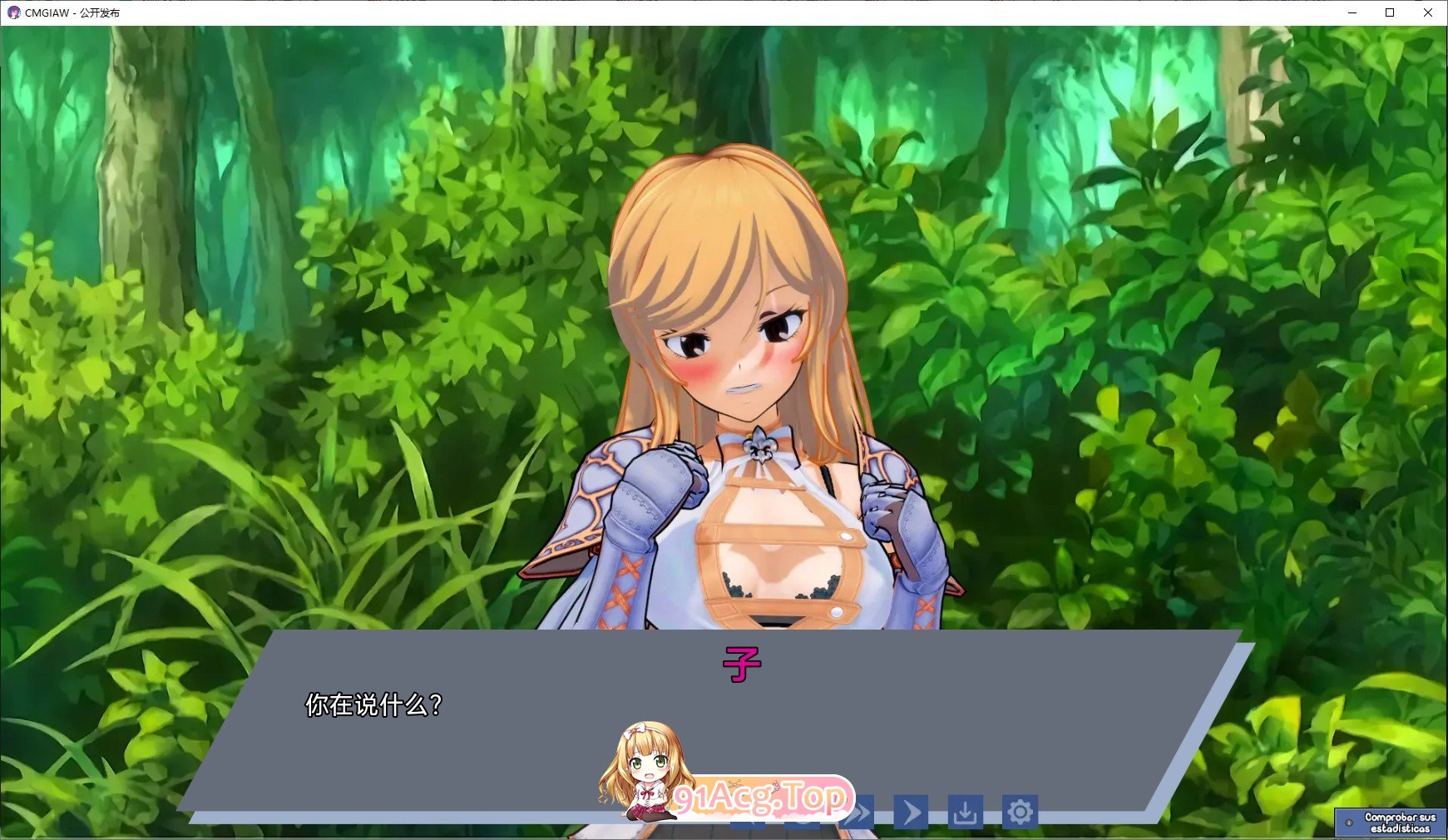Select the gear icon to adjust game preferences
The image size is (1448, 840).
click(1021, 813)
